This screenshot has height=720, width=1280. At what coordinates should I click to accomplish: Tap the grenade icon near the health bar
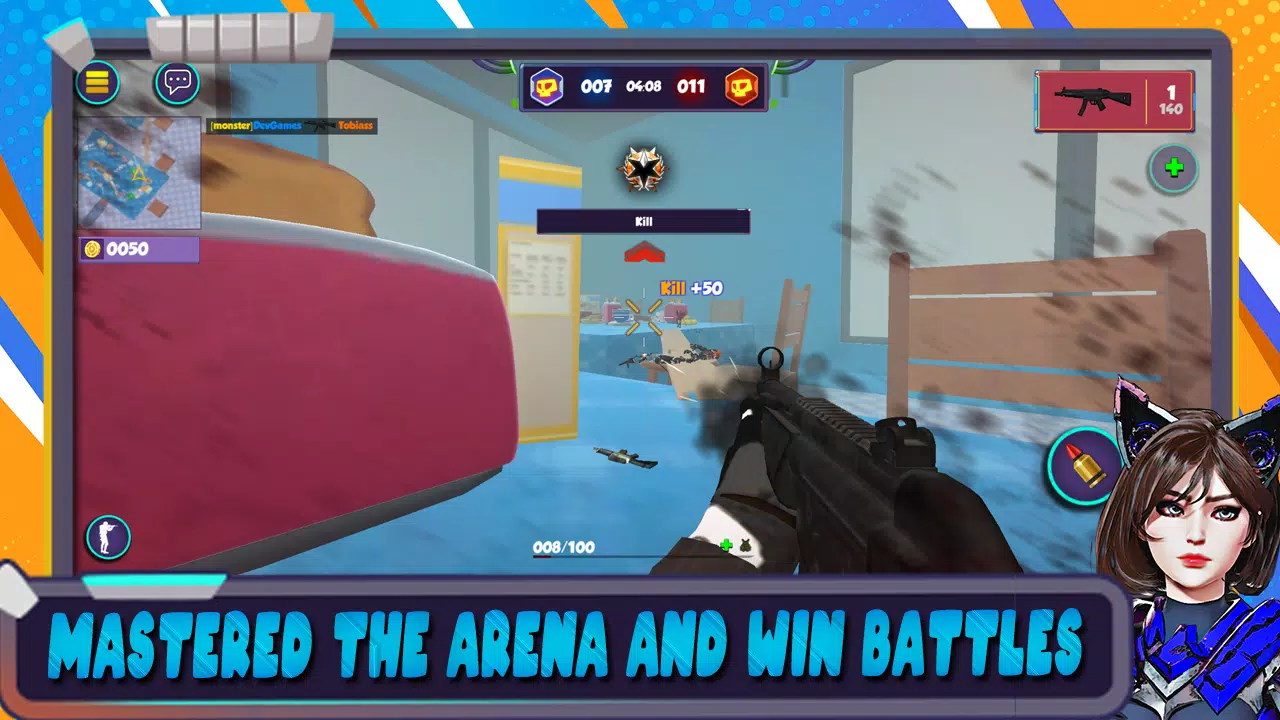click(748, 546)
